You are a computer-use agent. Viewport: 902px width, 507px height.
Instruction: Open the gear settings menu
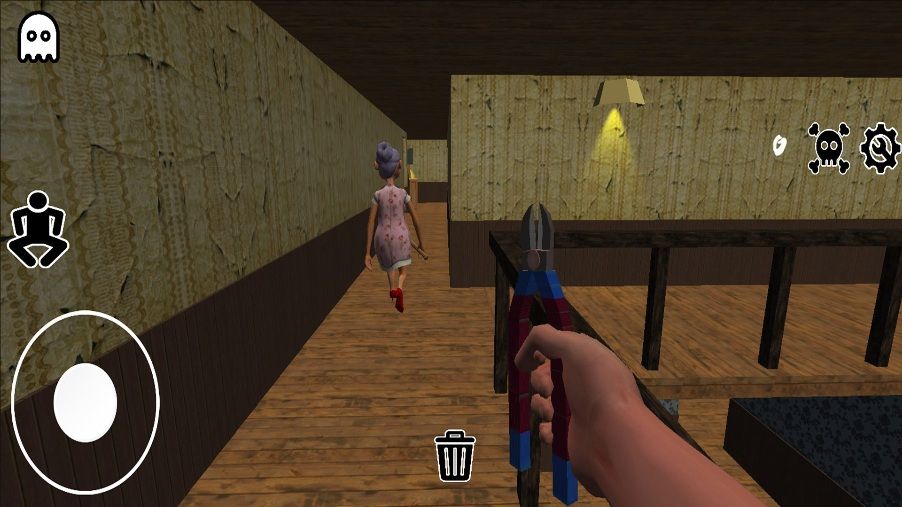[879, 148]
